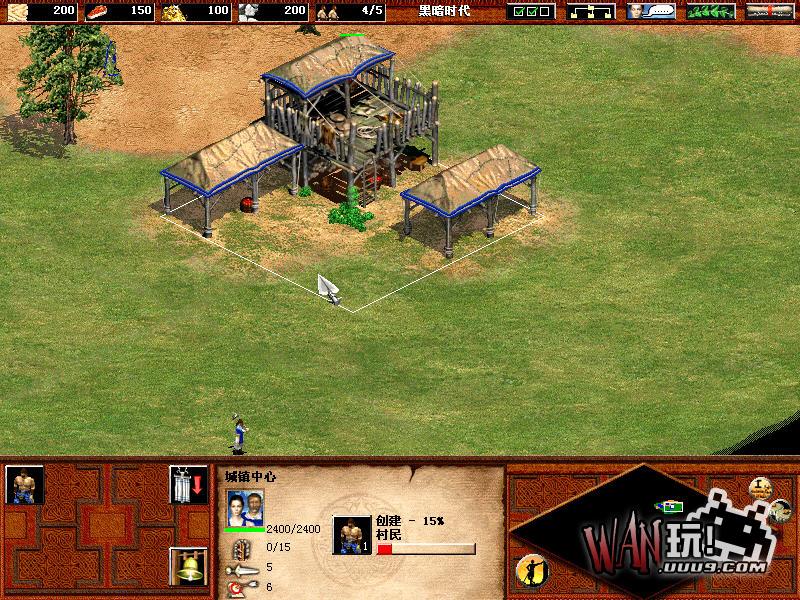Open the technology tree

coord(592,12)
